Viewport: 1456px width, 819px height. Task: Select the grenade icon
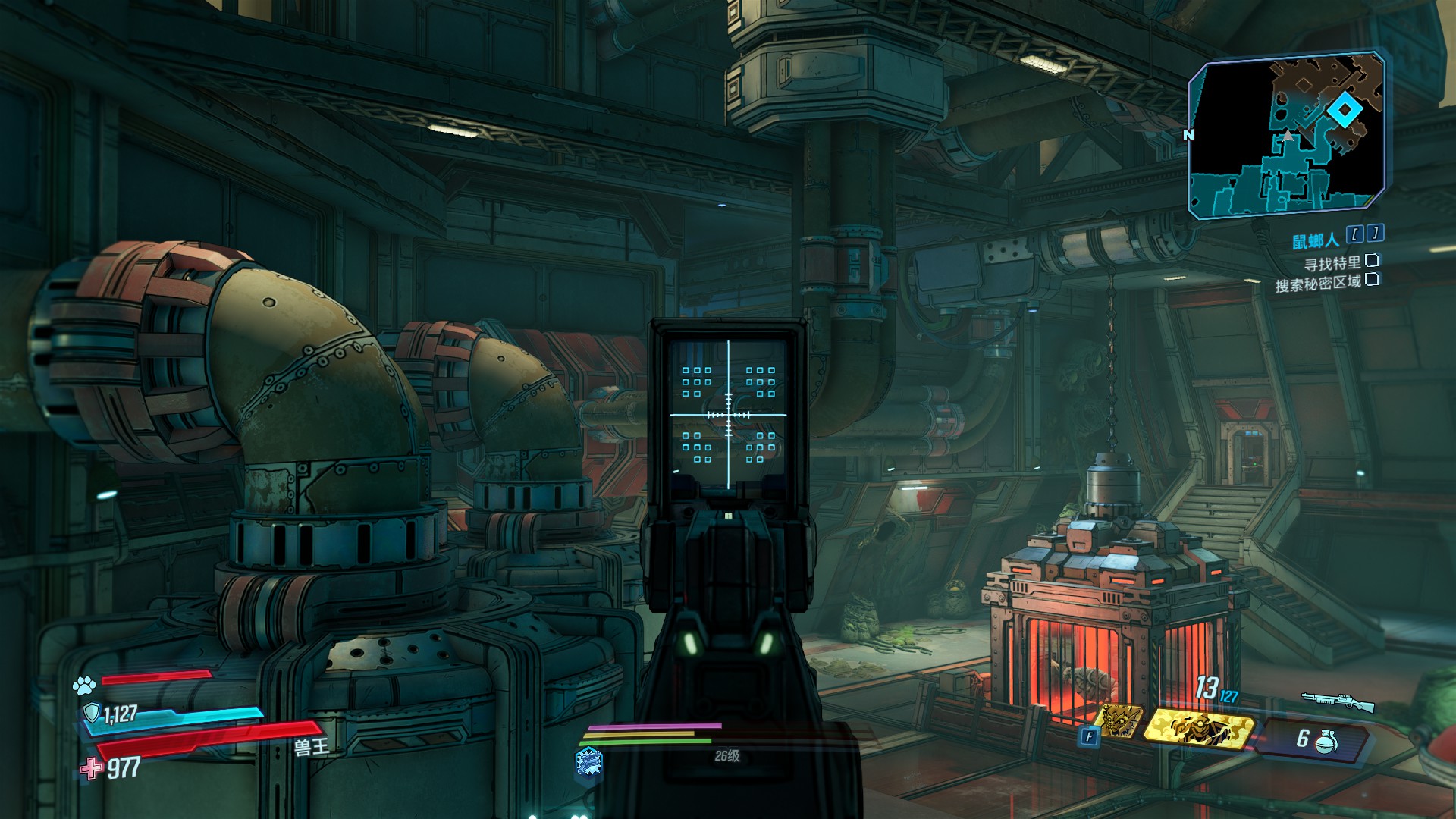coord(1325,741)
